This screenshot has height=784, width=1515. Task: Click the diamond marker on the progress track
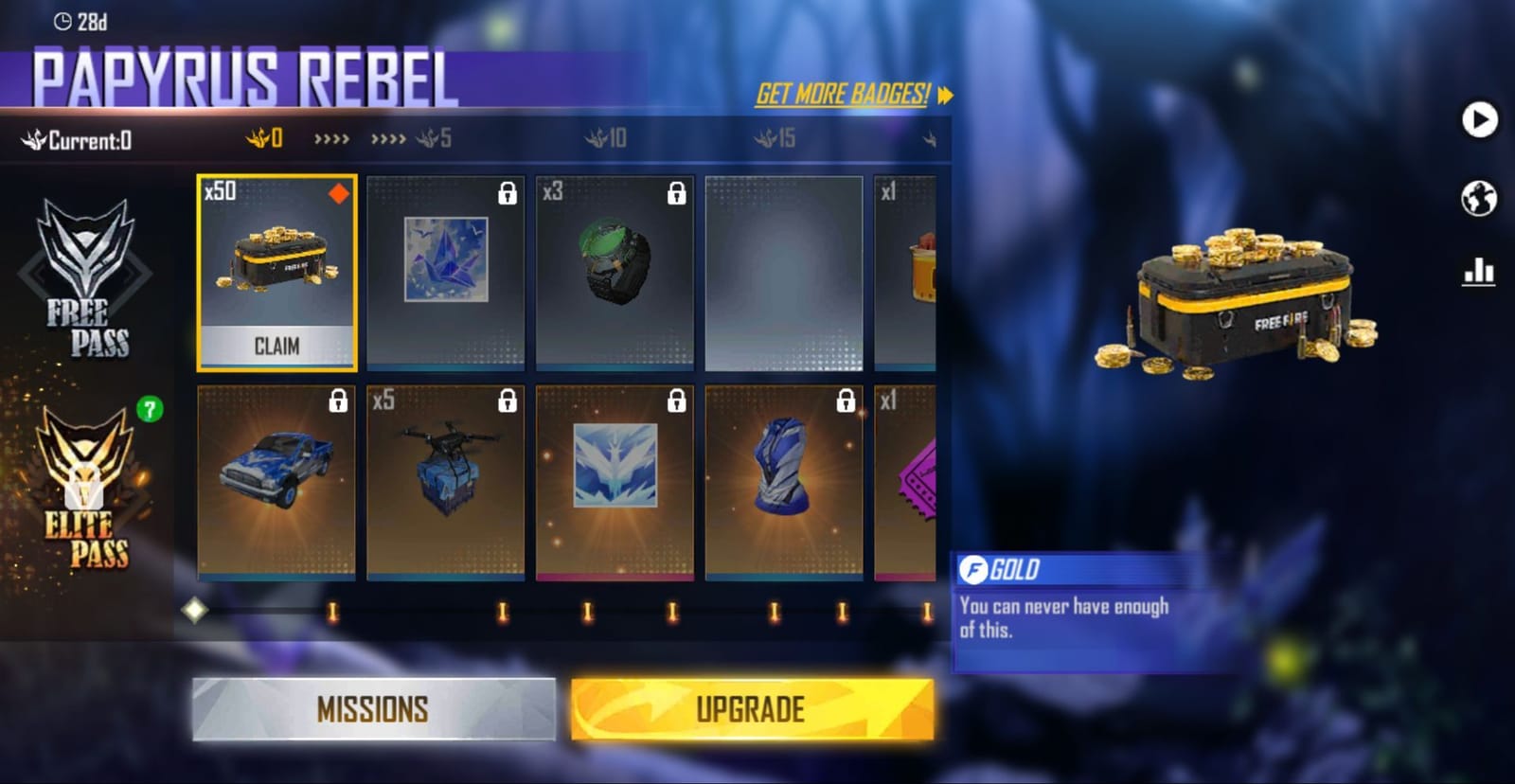[x=196, y=612]
